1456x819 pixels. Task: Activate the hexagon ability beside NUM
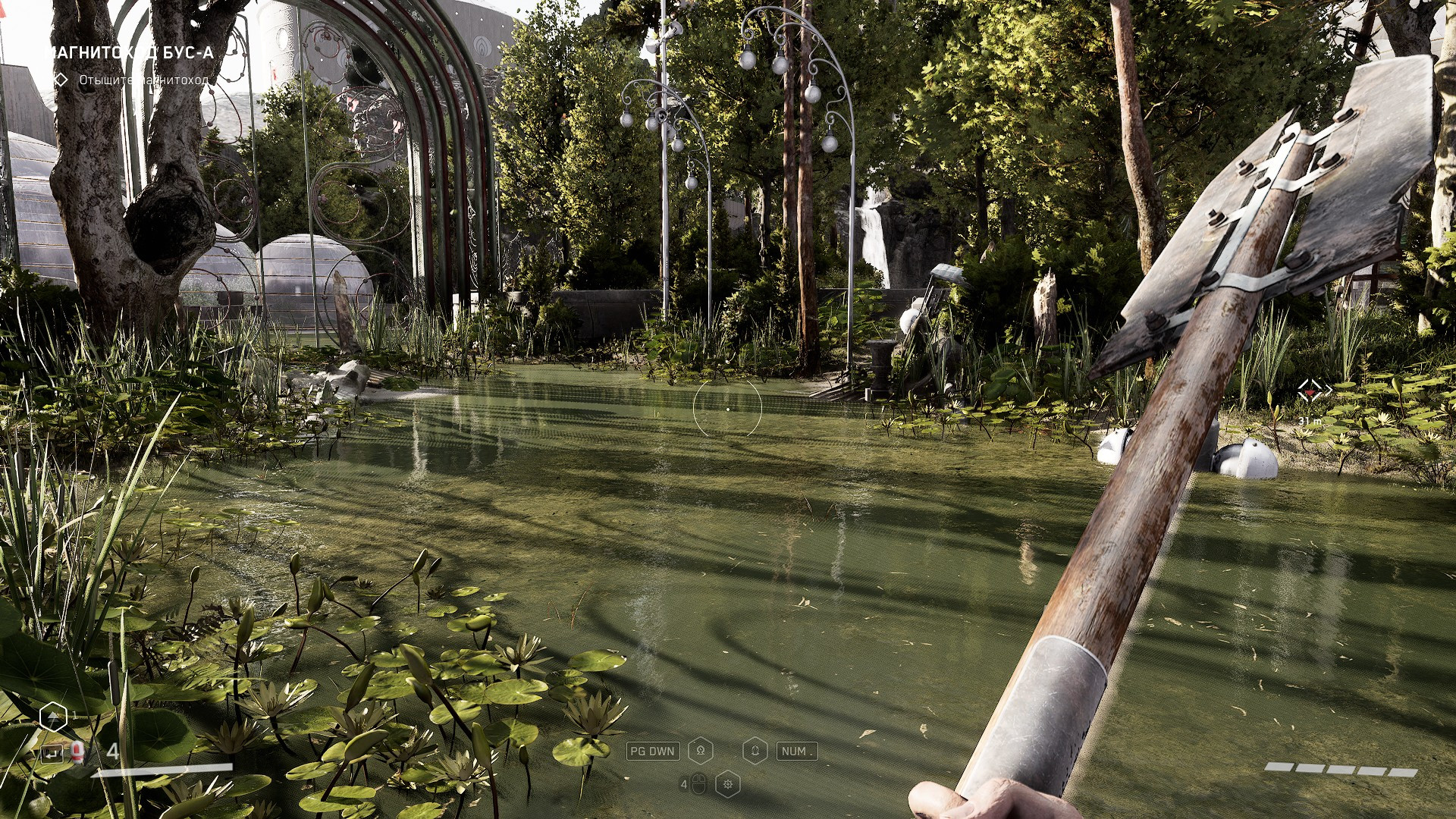tap(755, 751)
